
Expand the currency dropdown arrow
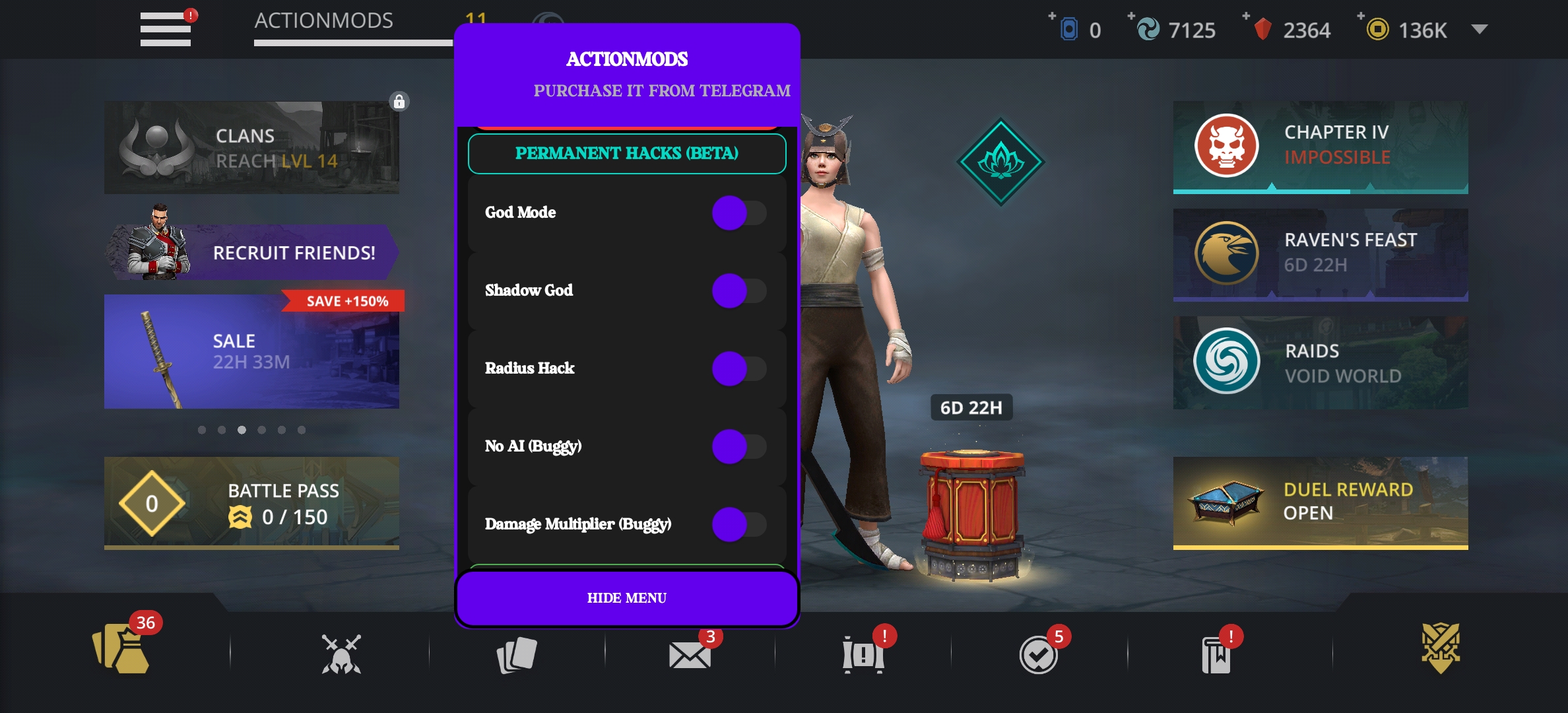[1480, 30]
